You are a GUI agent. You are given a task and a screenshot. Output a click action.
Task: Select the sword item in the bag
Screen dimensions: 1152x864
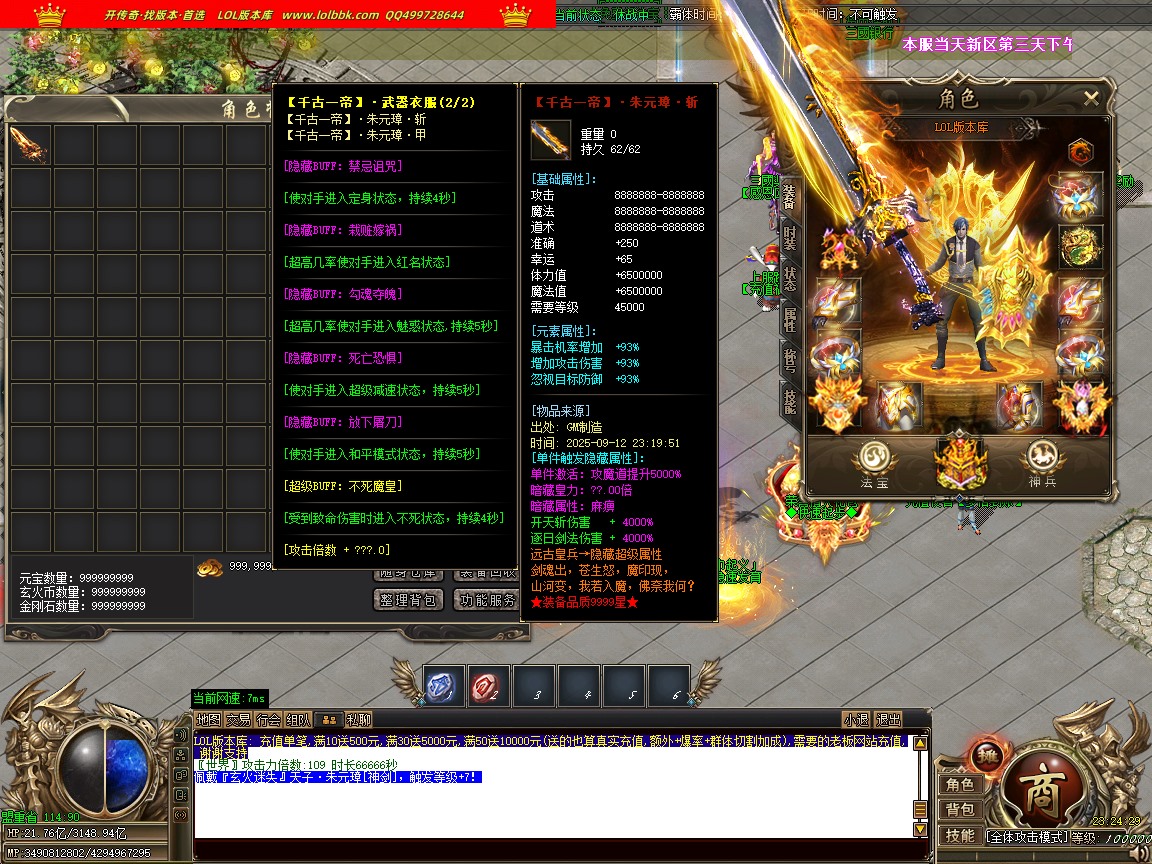click(30, 146)
